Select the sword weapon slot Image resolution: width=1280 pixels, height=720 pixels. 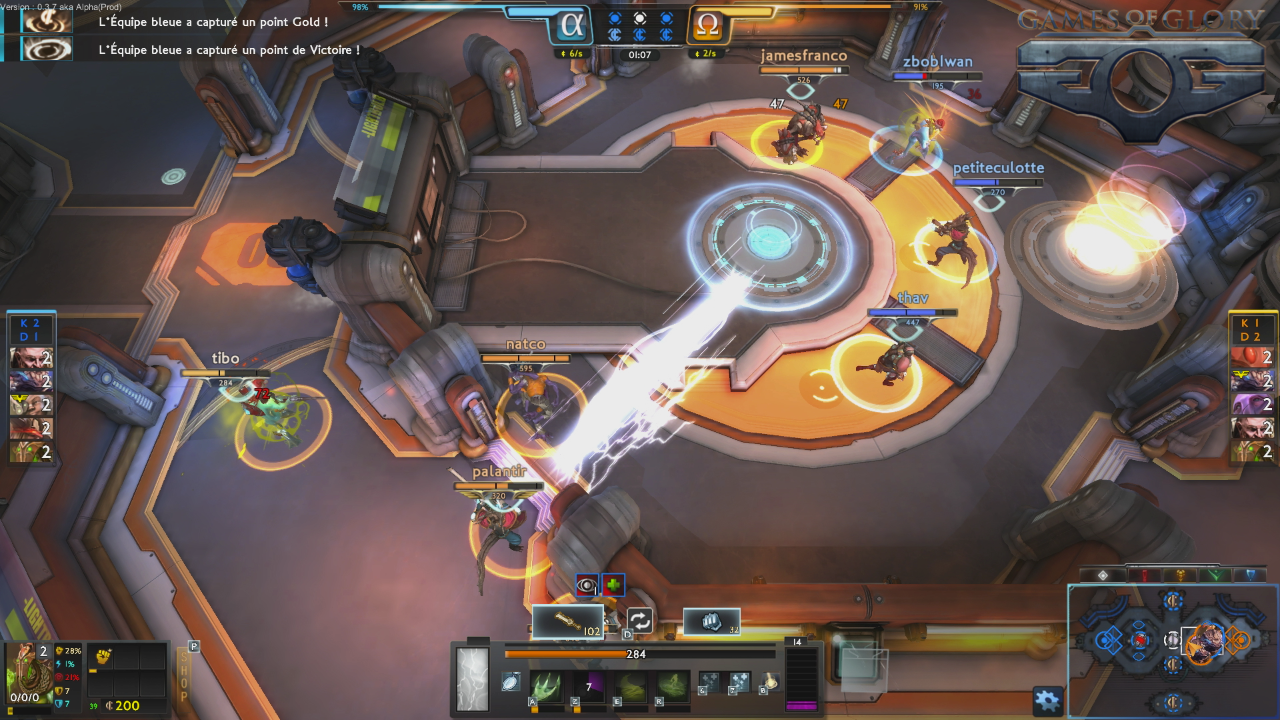(567, 622)
